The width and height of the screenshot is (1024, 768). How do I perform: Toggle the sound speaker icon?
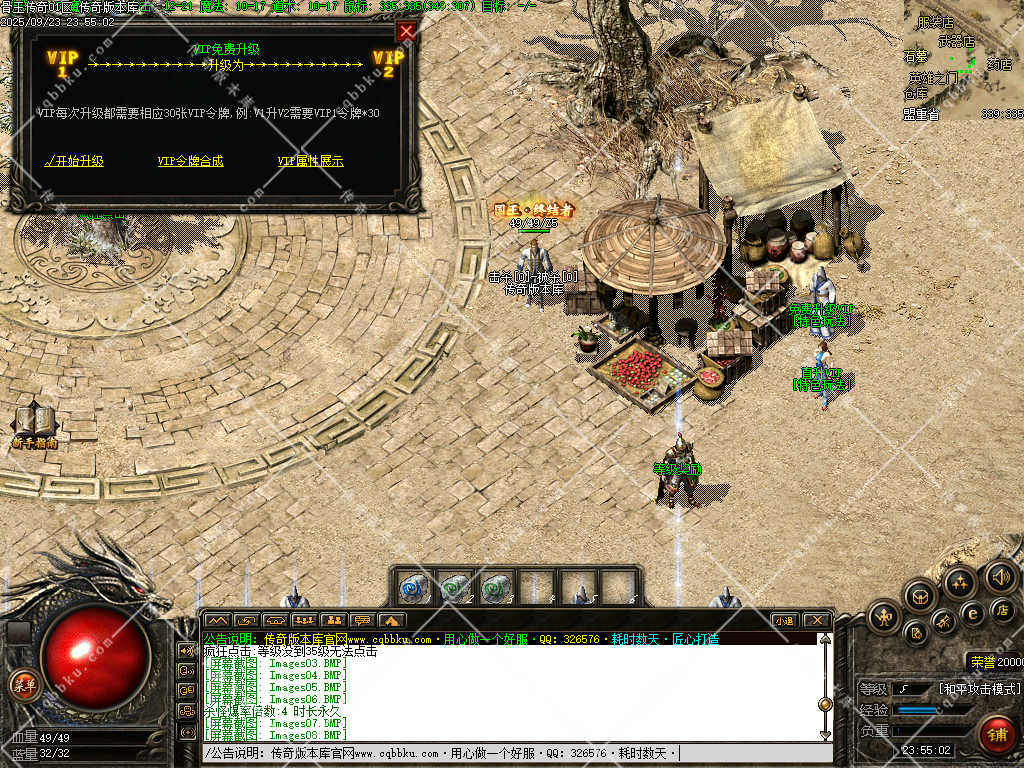point(1000,576)
